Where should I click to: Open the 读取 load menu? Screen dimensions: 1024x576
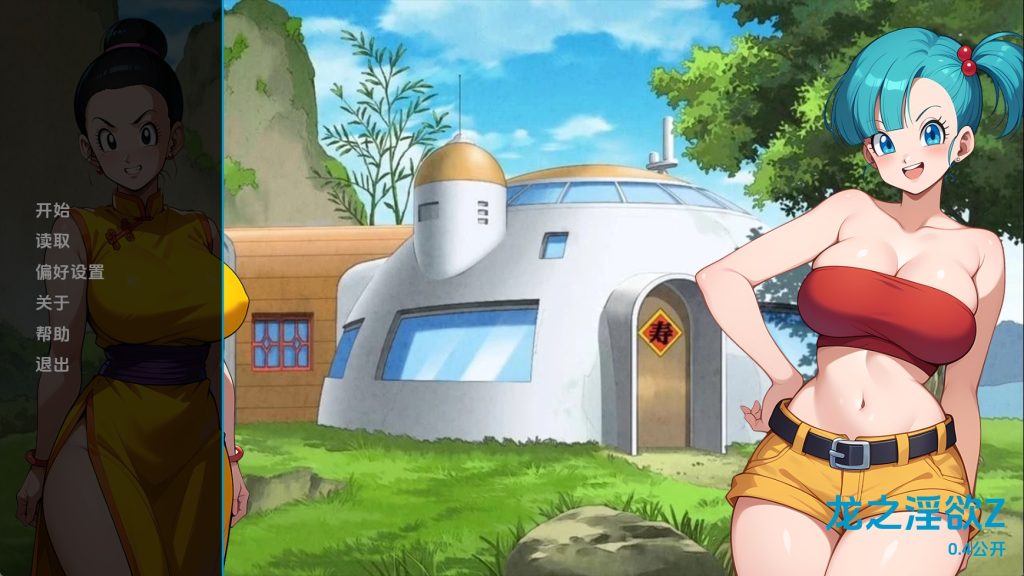coord(53,241)
